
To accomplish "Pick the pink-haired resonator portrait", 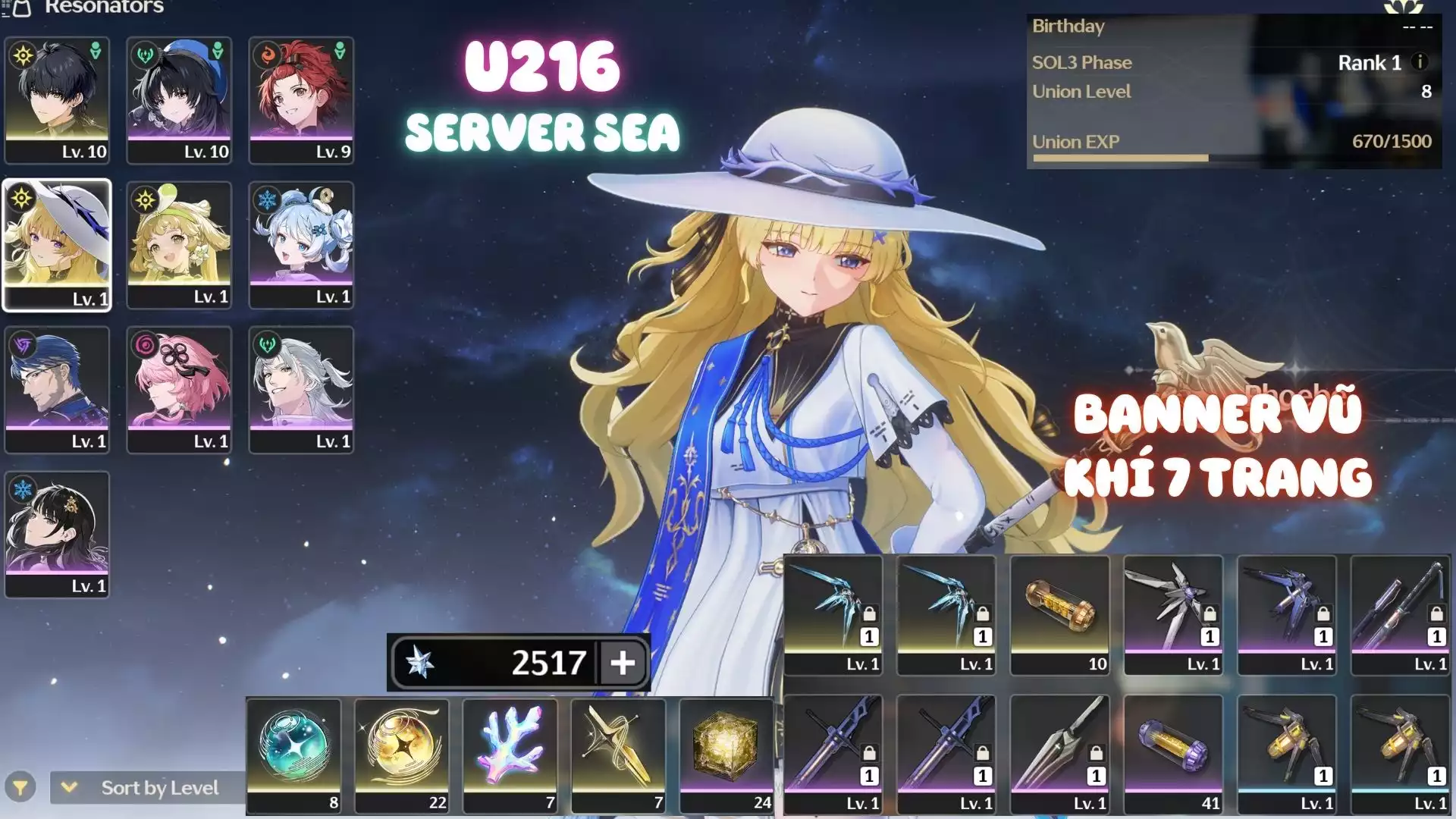I will pyautogui.click(x=179, y=390).
